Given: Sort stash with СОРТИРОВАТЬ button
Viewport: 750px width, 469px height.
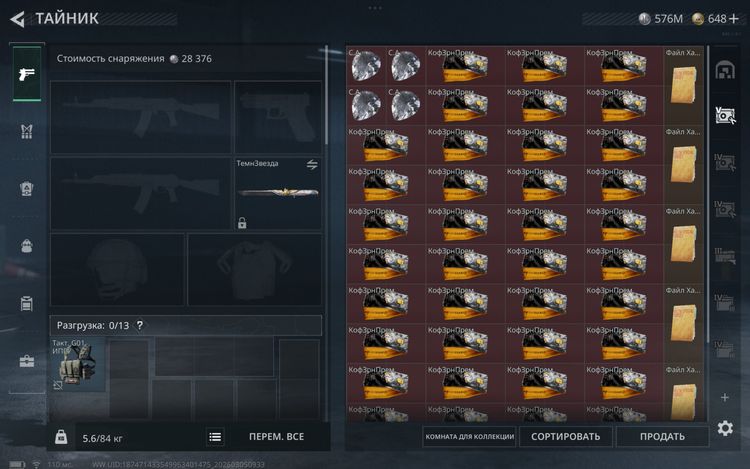Looking at the screenshot, I should tap(565, 437).
